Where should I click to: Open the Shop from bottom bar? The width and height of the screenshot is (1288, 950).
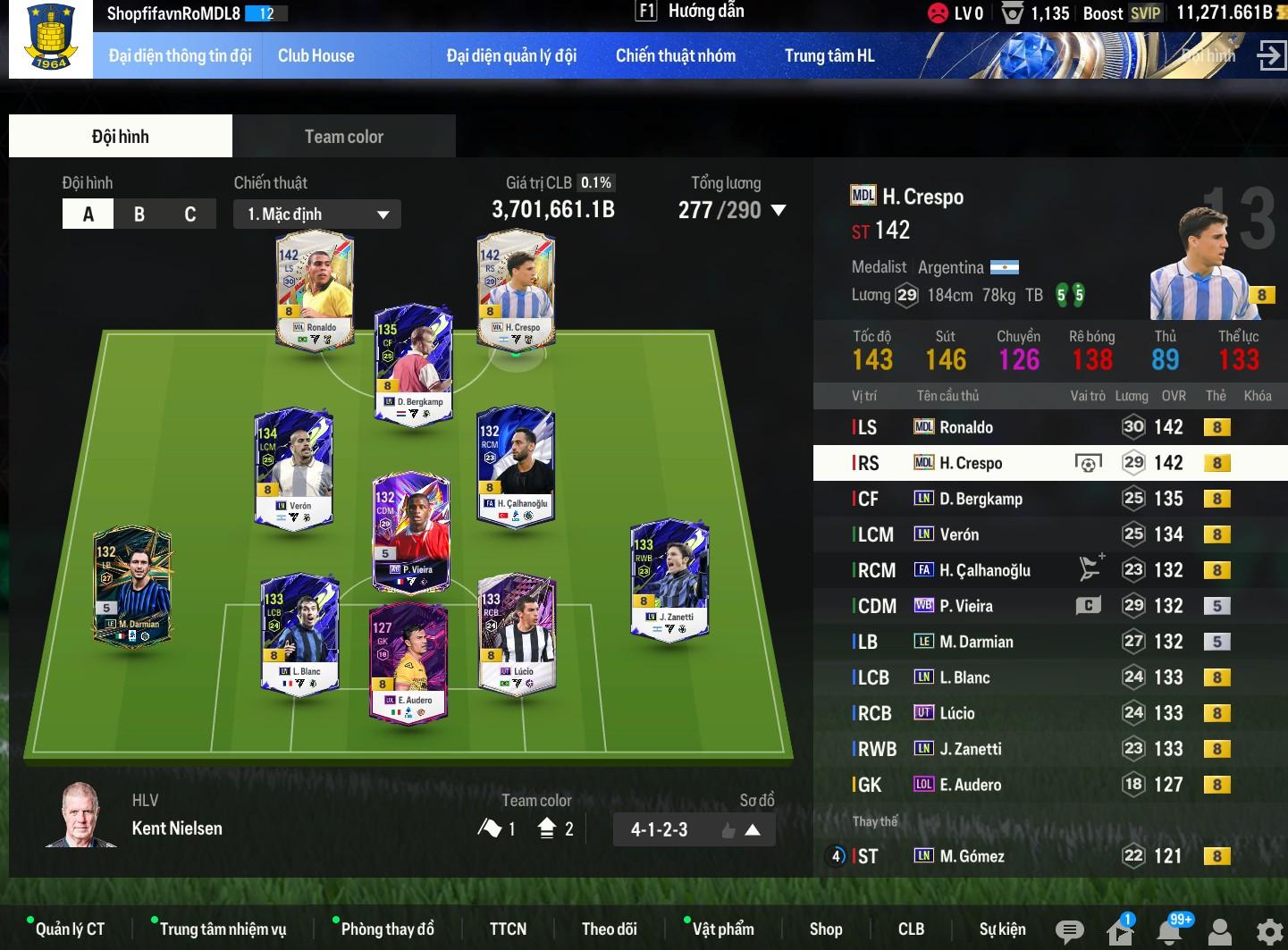825,929
